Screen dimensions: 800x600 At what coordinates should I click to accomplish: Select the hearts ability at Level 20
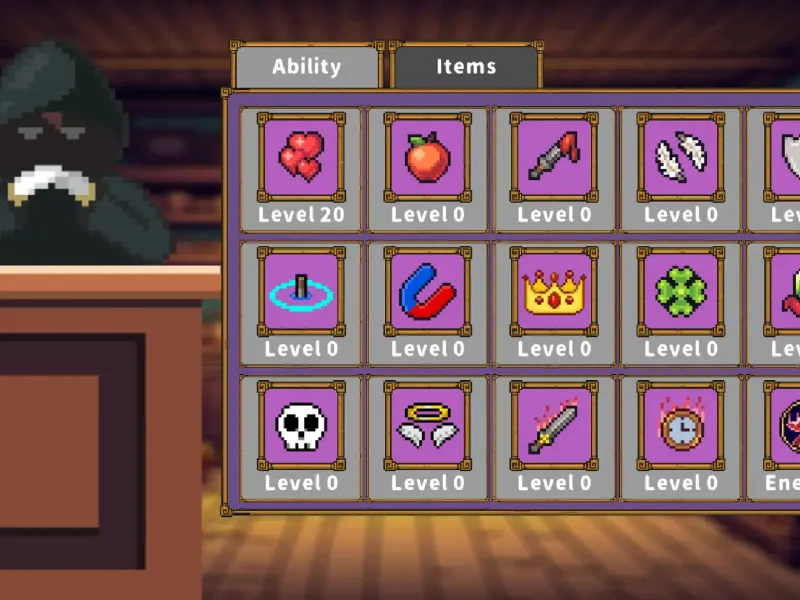coord(300,158)
